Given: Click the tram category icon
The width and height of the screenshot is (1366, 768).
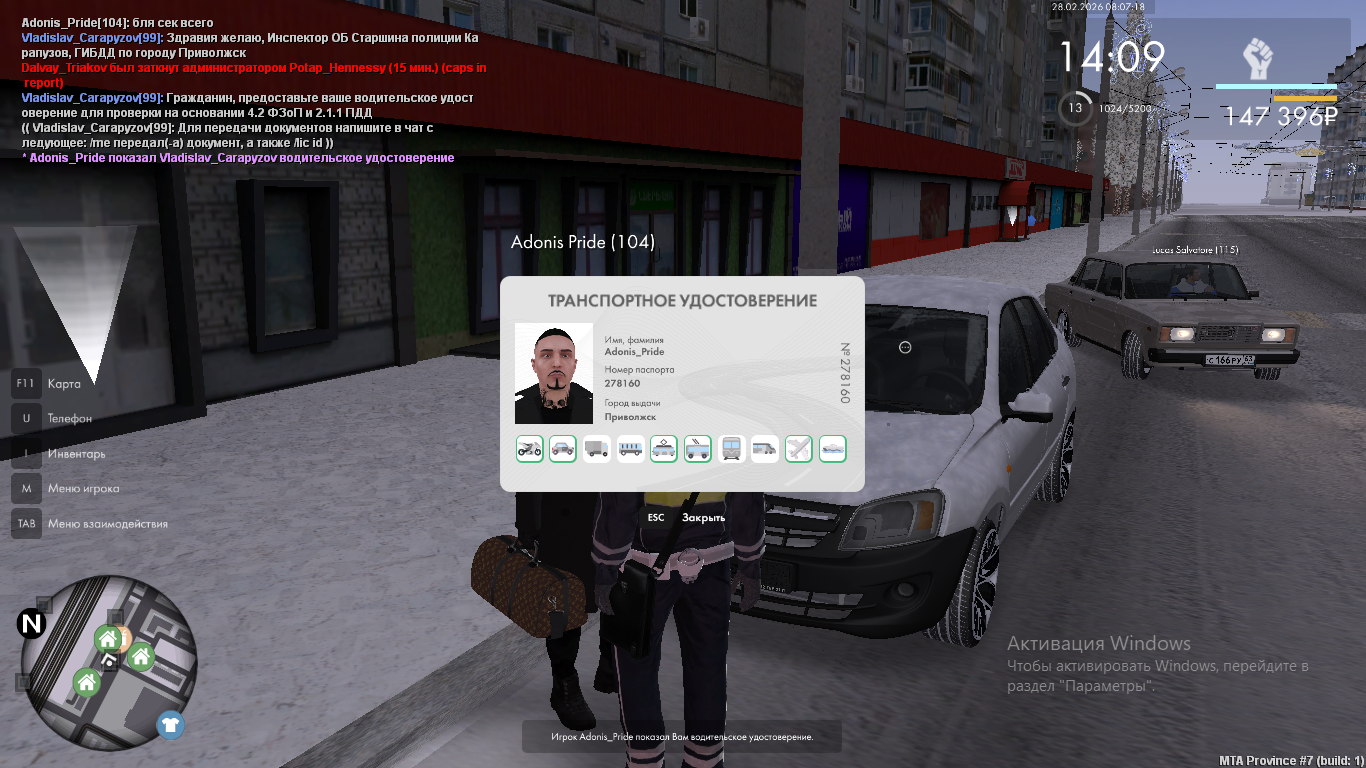Looking at the screenshot, I should pos(664,449).
